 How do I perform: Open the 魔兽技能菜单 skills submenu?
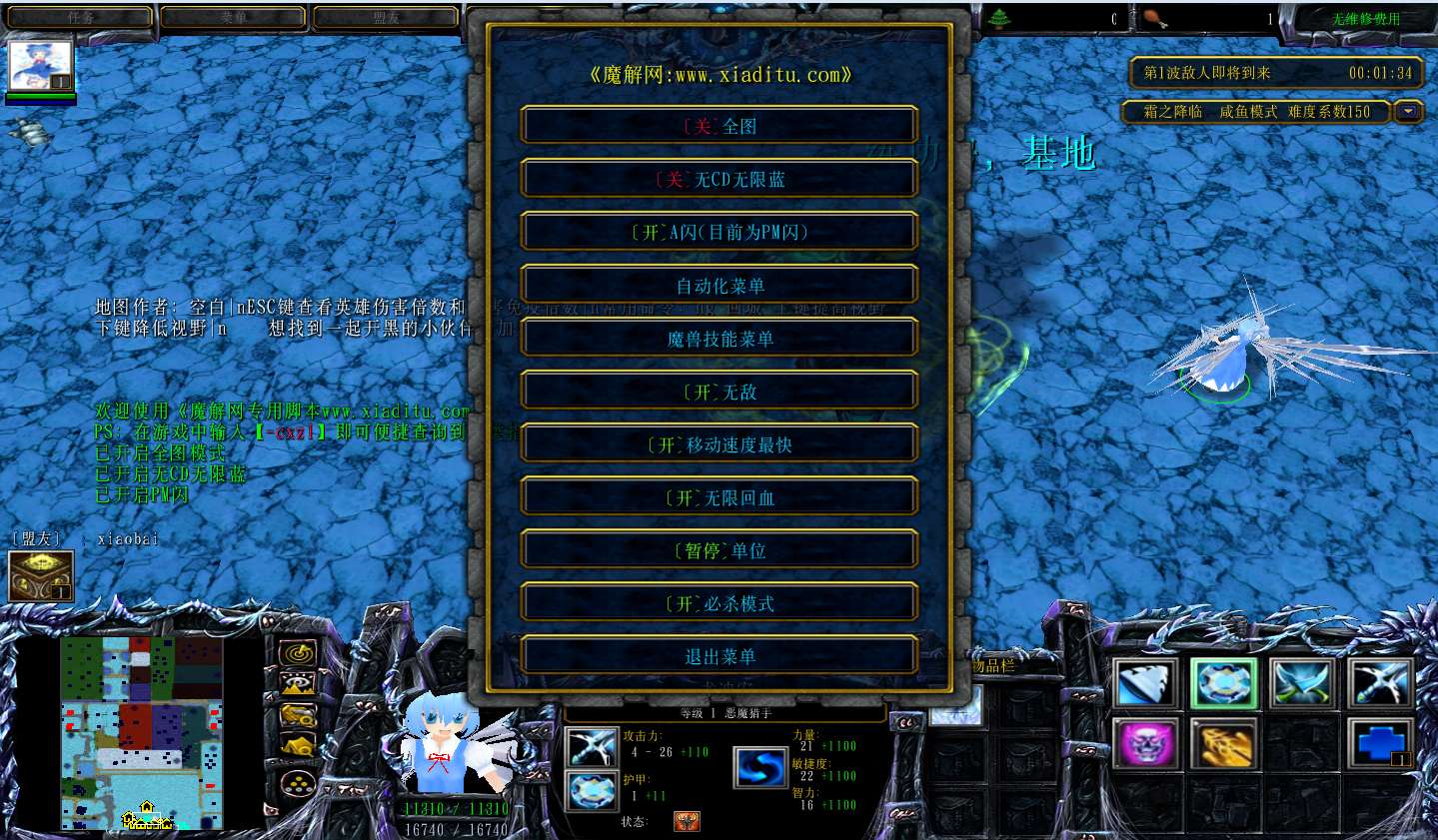(x=719, y=338)
